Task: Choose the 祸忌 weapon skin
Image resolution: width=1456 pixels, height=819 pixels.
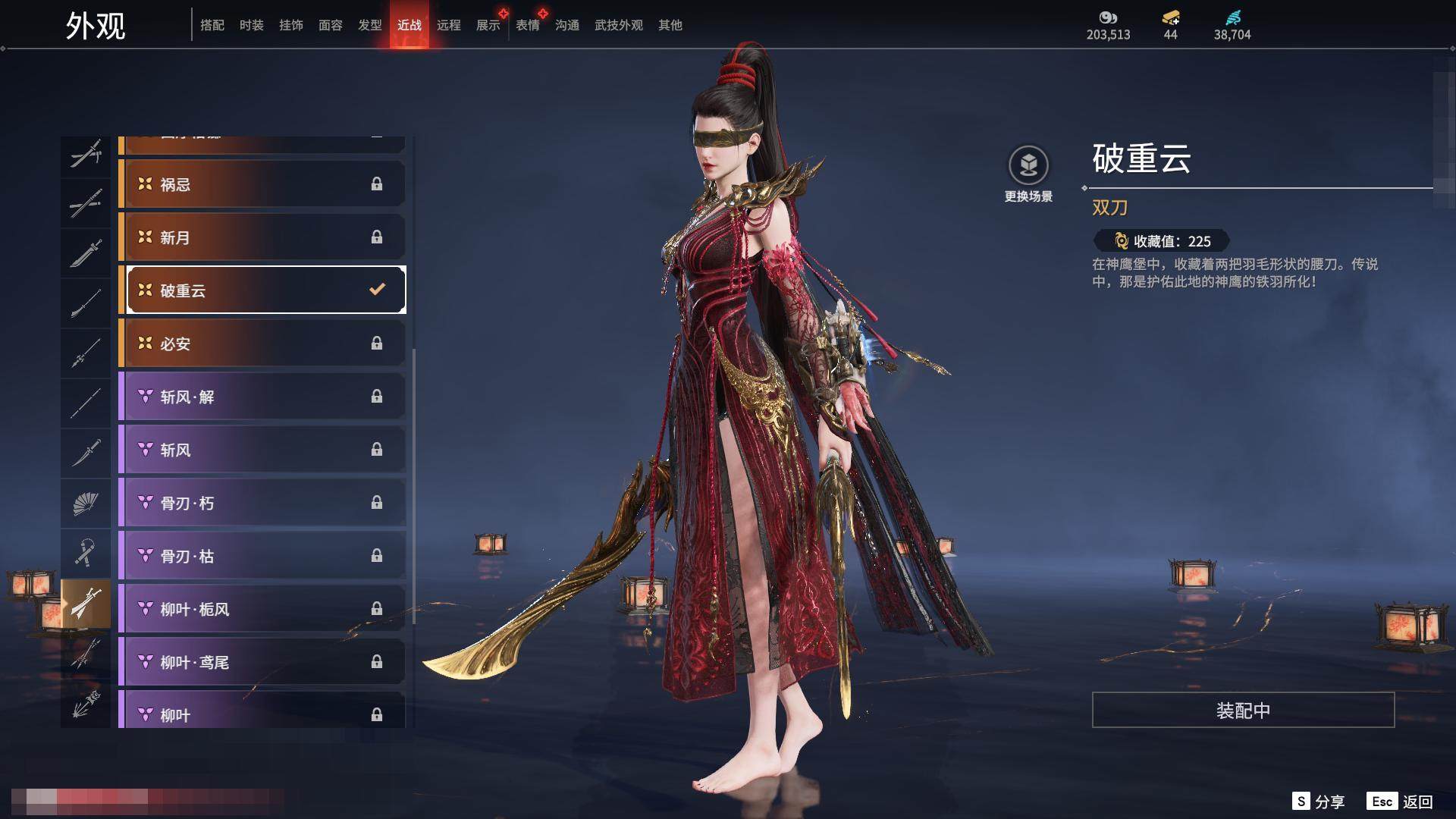Action: 262,184
